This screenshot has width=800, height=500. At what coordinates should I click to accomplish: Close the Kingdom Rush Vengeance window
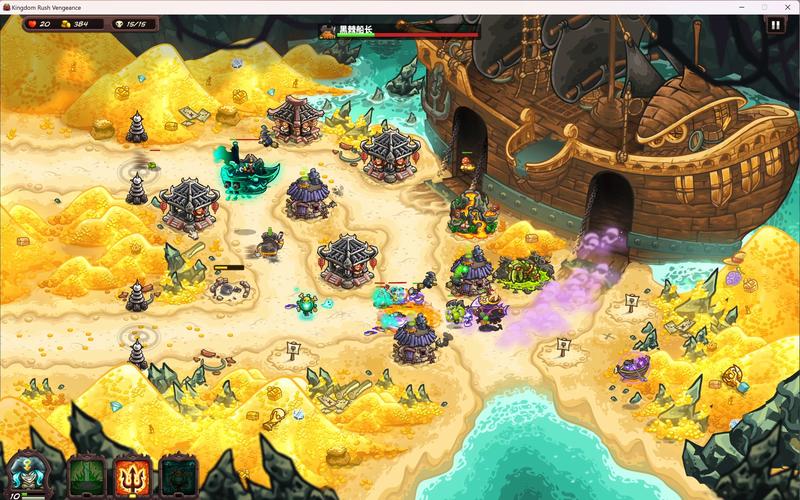coord(787,6)
